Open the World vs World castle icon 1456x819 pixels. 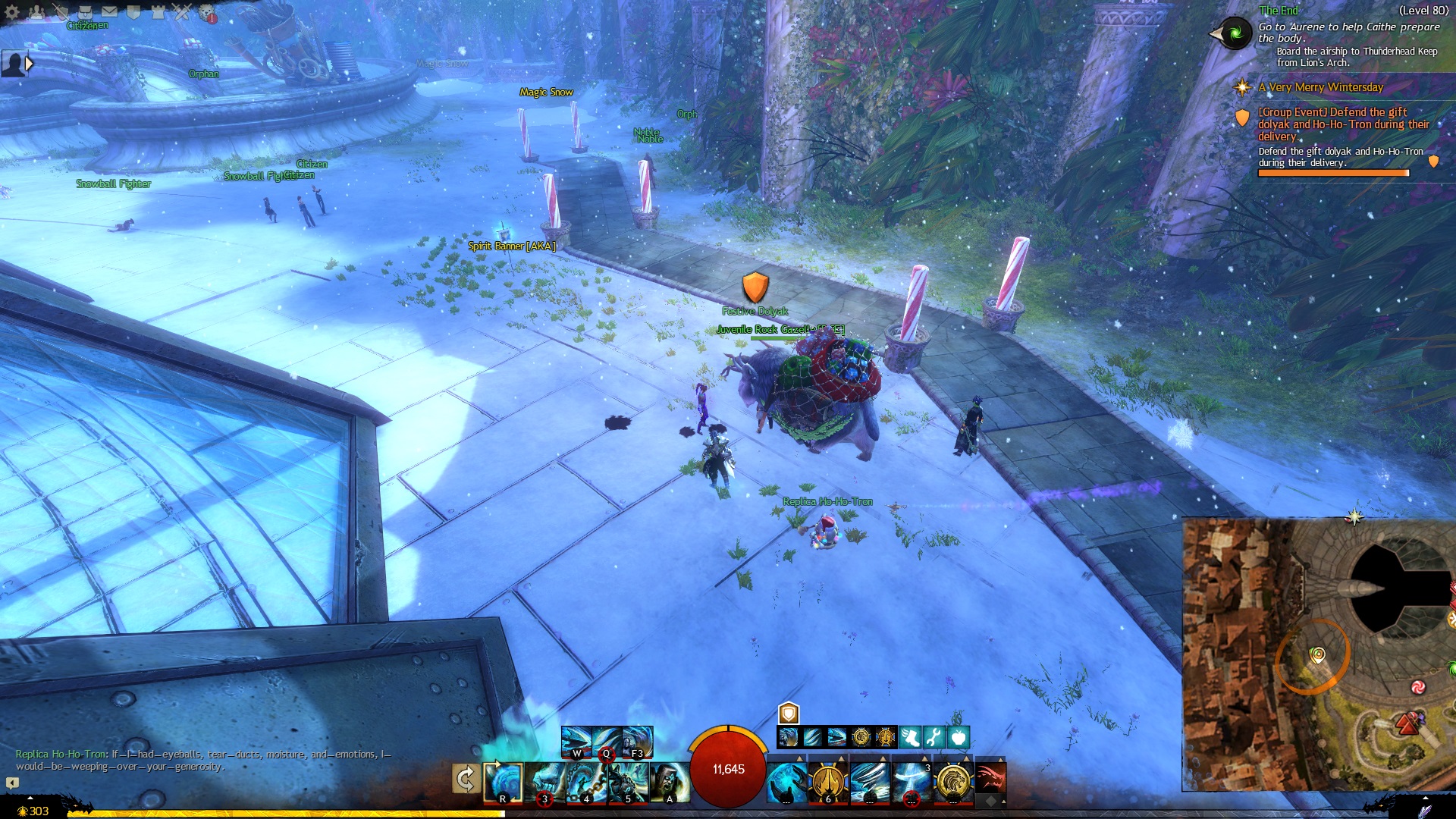pyautogui.click(x=158, y=11)
